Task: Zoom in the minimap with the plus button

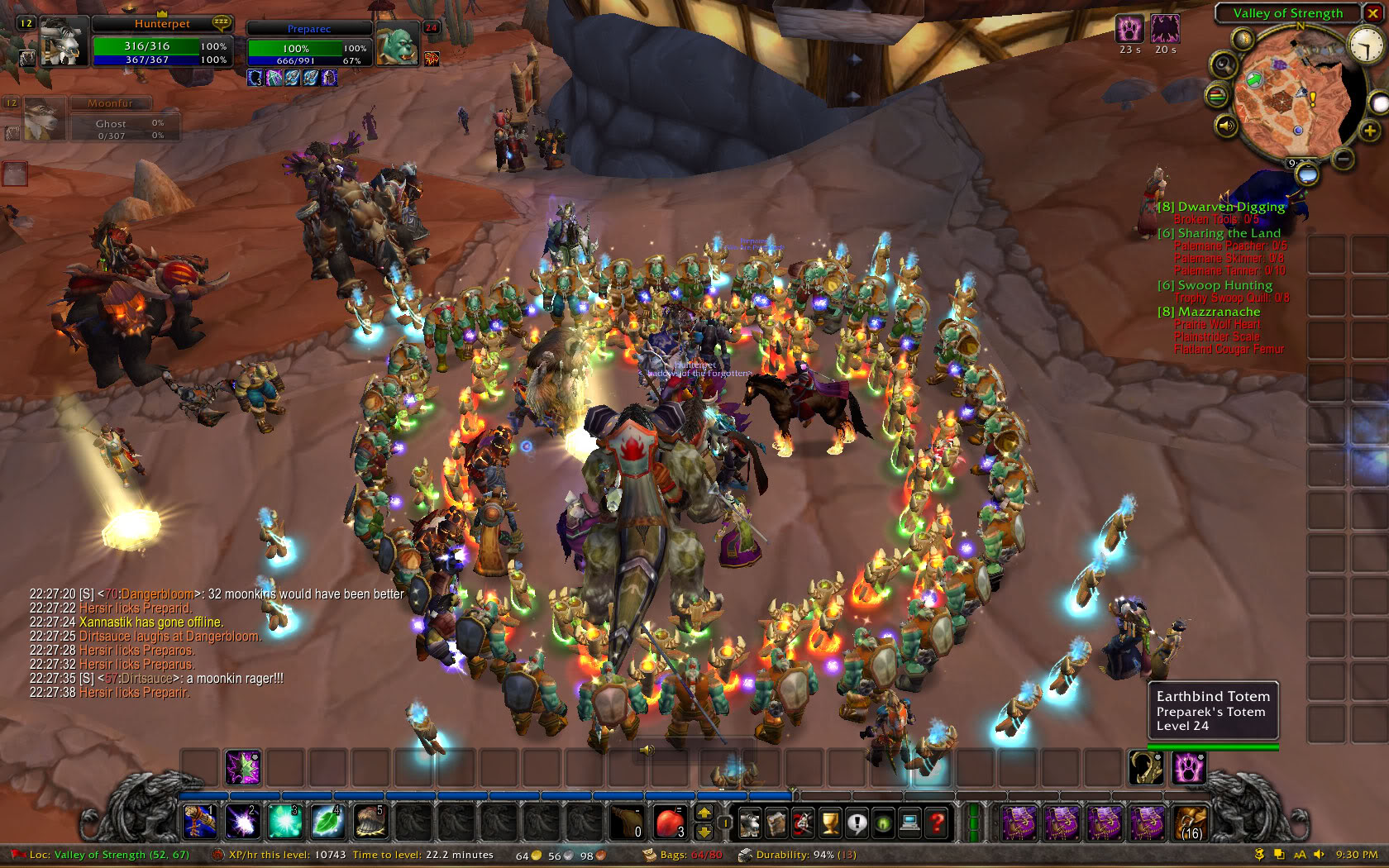Action: 1370,131
